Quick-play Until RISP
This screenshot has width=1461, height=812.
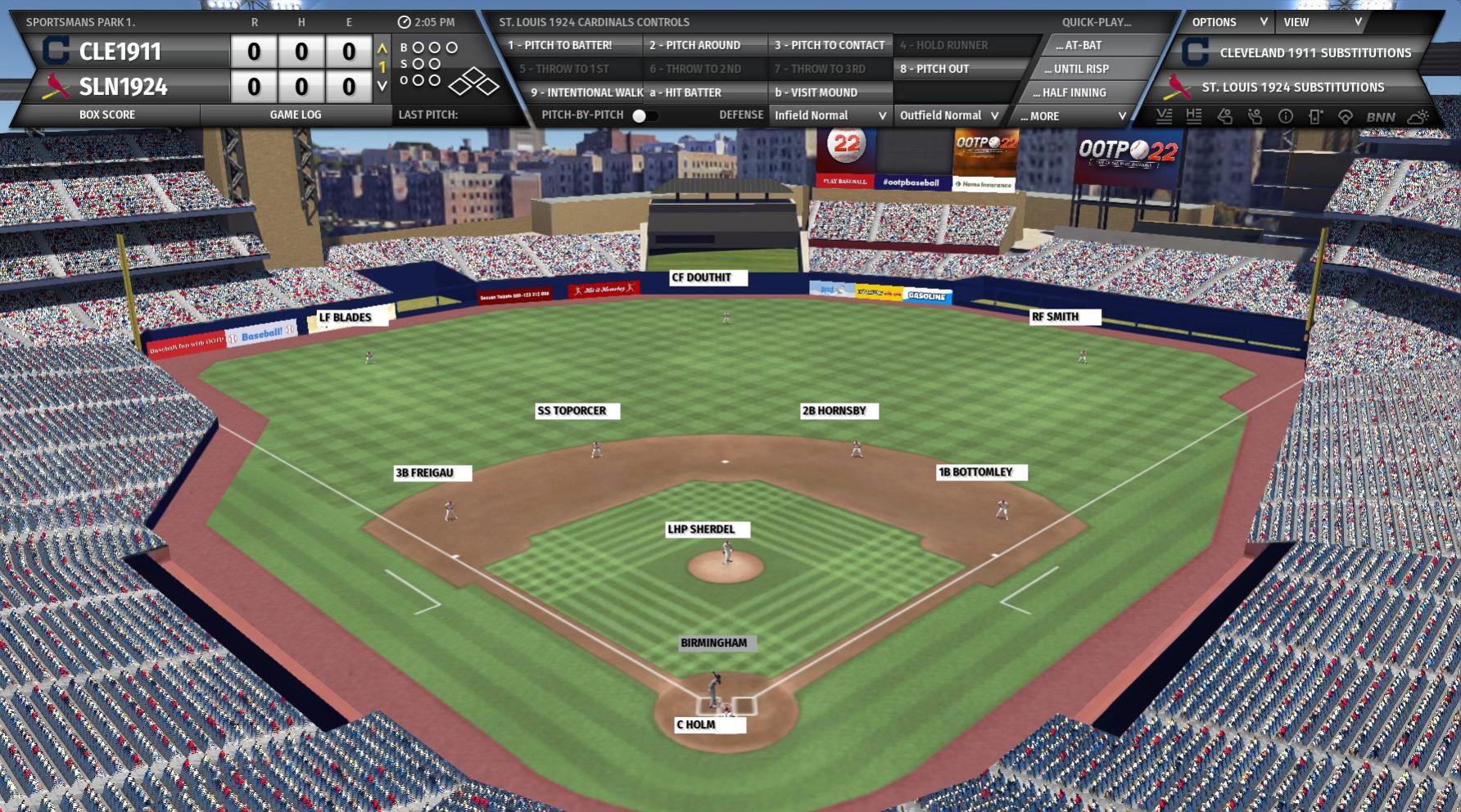[1081, 69]
